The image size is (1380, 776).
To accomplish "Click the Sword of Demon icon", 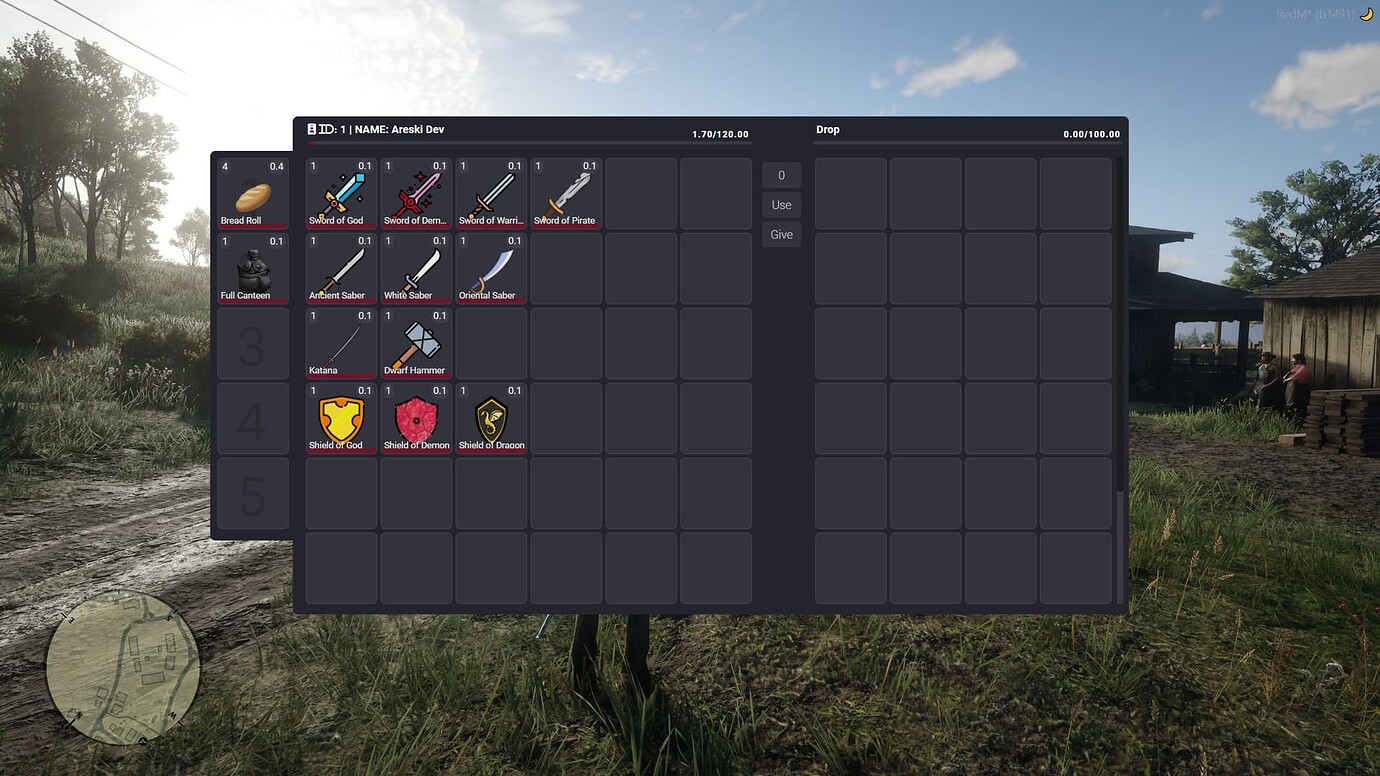I will click(x=415, y=192).
